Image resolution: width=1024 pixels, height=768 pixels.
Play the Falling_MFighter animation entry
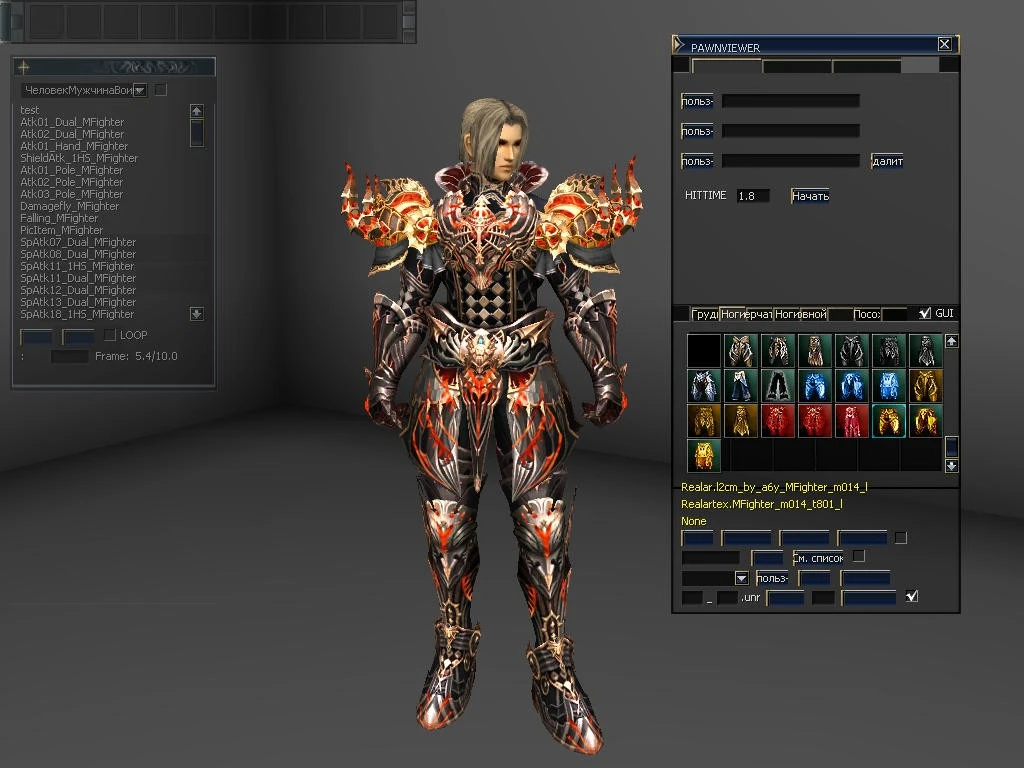[x=59, y=218]
